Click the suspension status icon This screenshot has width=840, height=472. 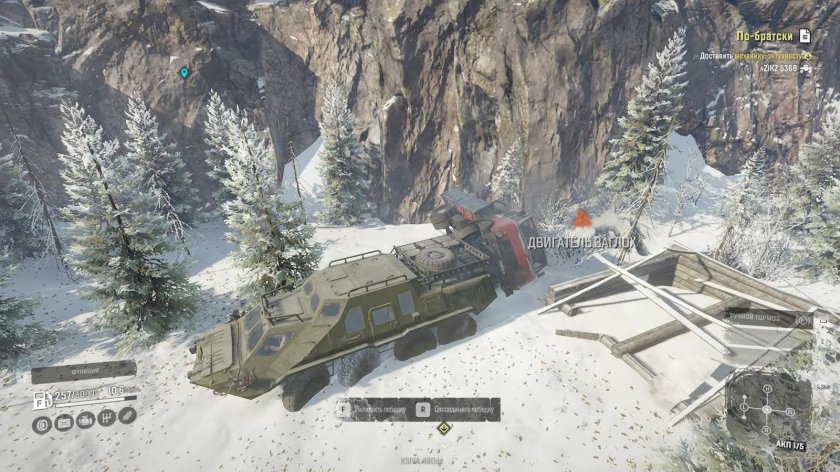tap(127, 414)
